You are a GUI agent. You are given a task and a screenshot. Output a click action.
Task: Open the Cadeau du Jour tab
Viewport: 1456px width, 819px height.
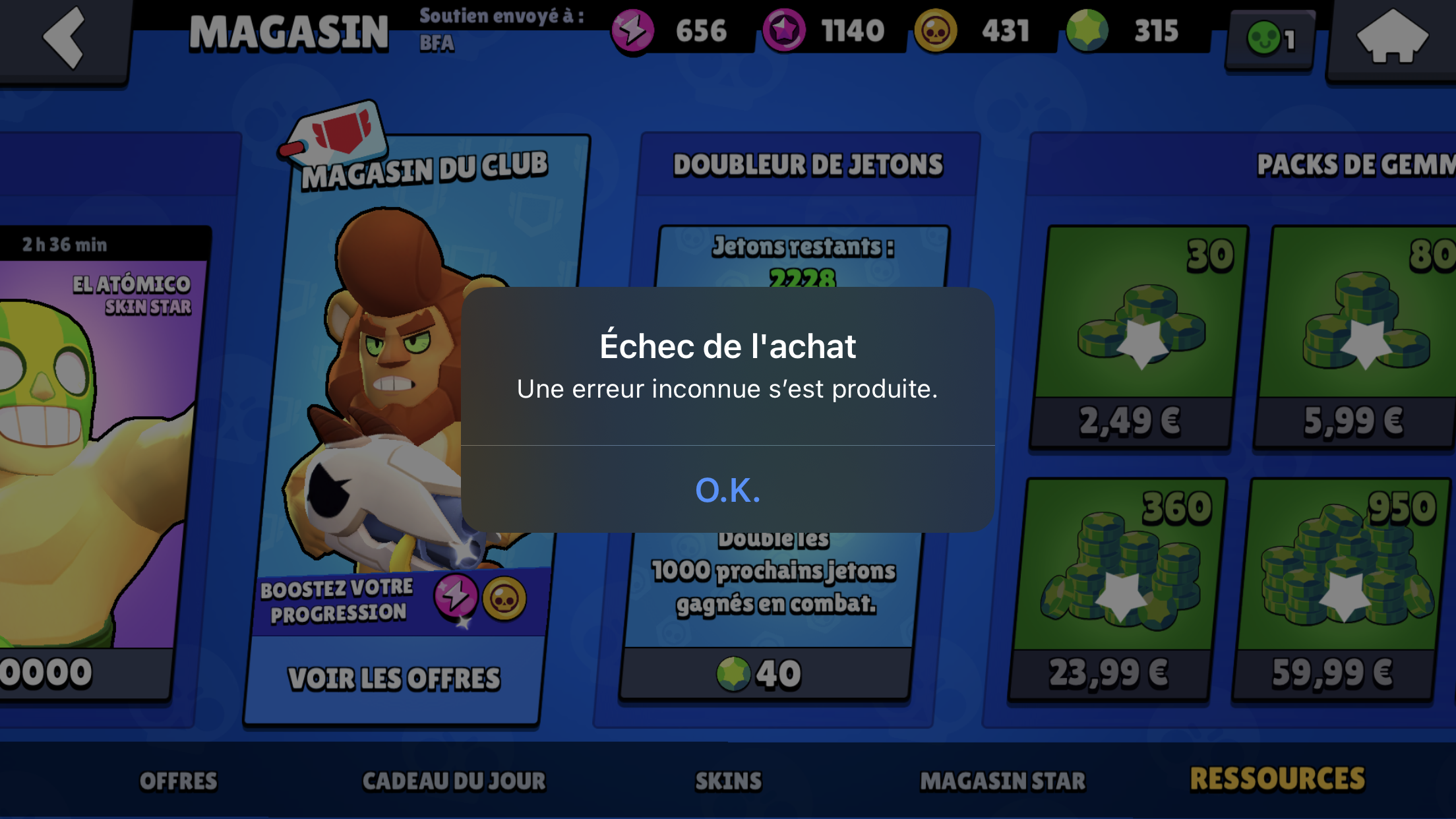454,781
